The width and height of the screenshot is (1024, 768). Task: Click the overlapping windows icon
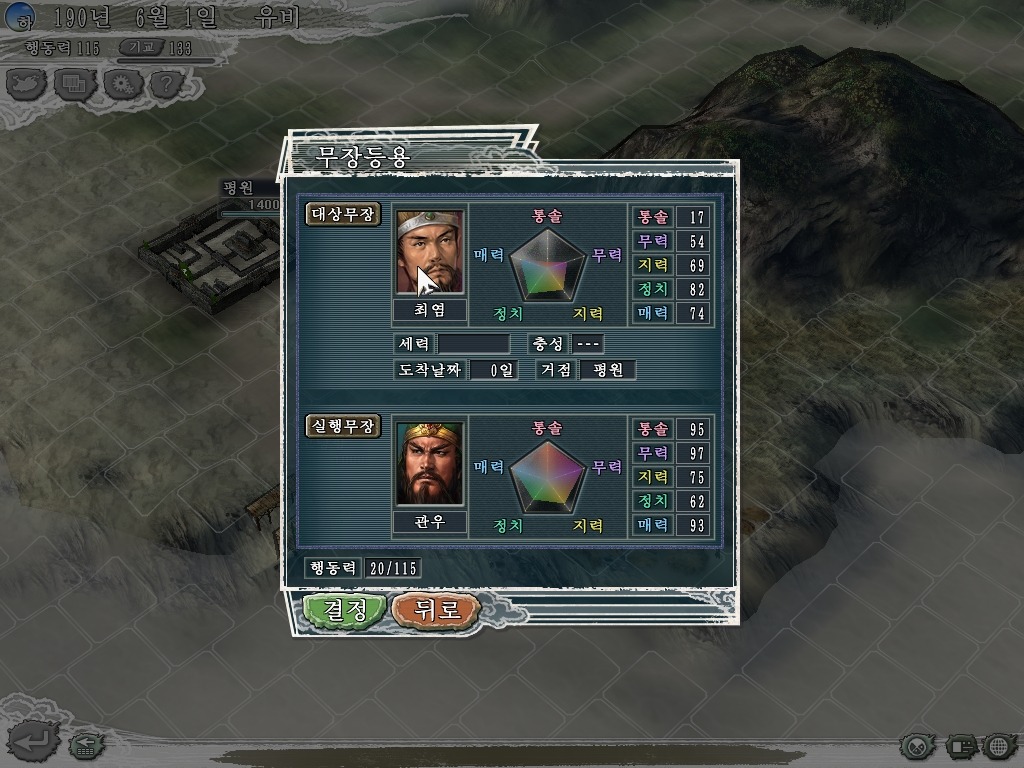coord(73,84)
